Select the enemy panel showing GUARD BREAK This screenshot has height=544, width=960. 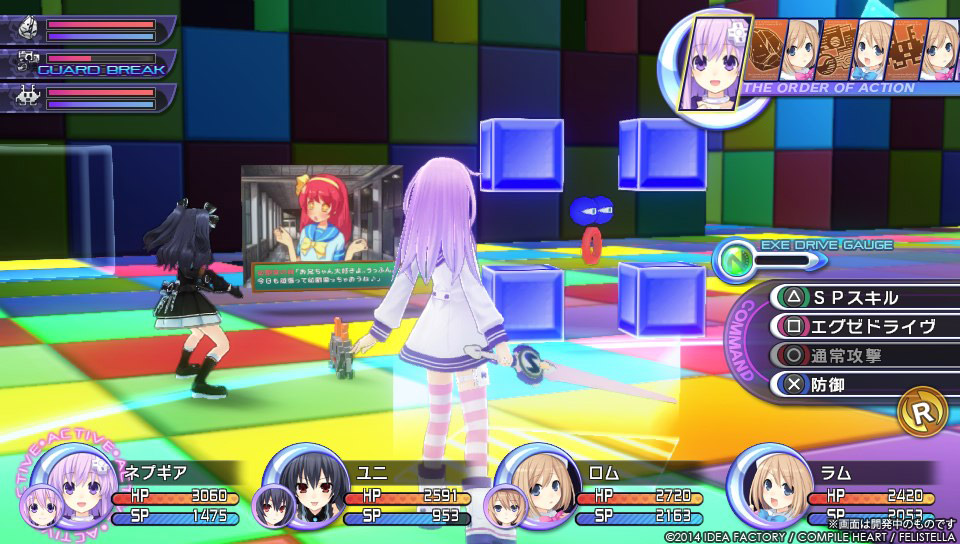[90, 64]
